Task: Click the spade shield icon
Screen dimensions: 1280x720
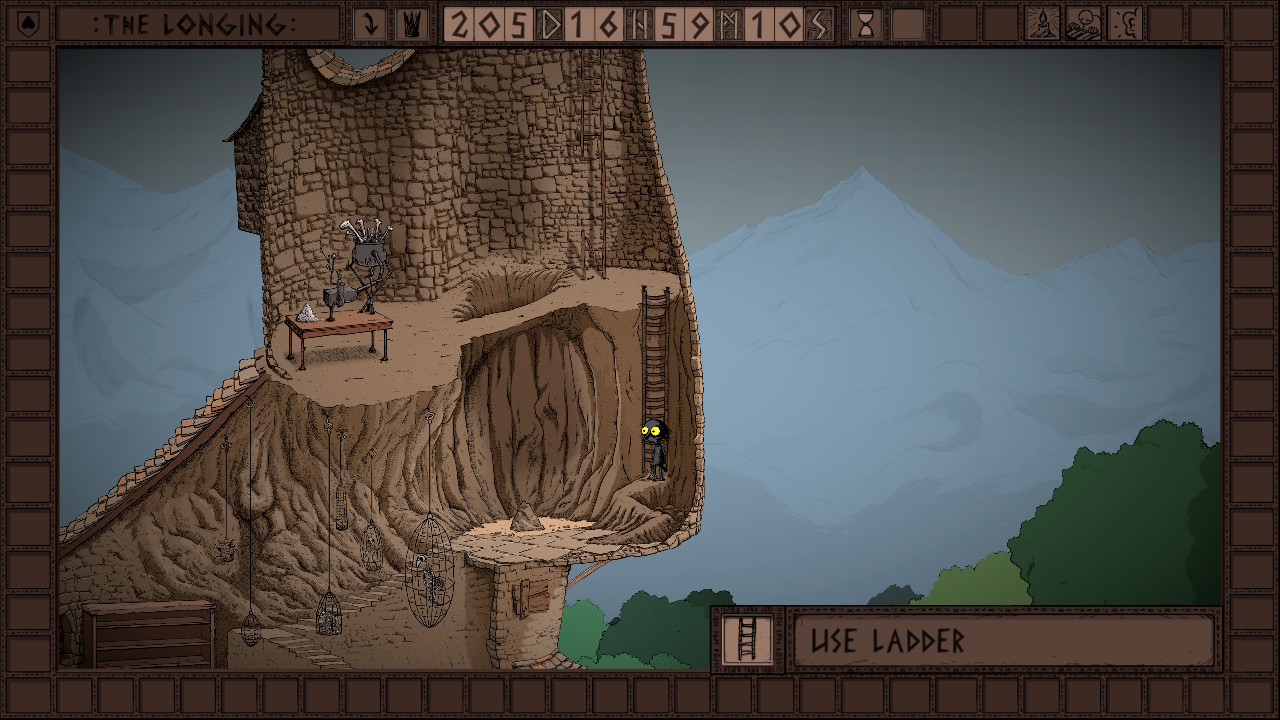Action: tap(28, 23)
